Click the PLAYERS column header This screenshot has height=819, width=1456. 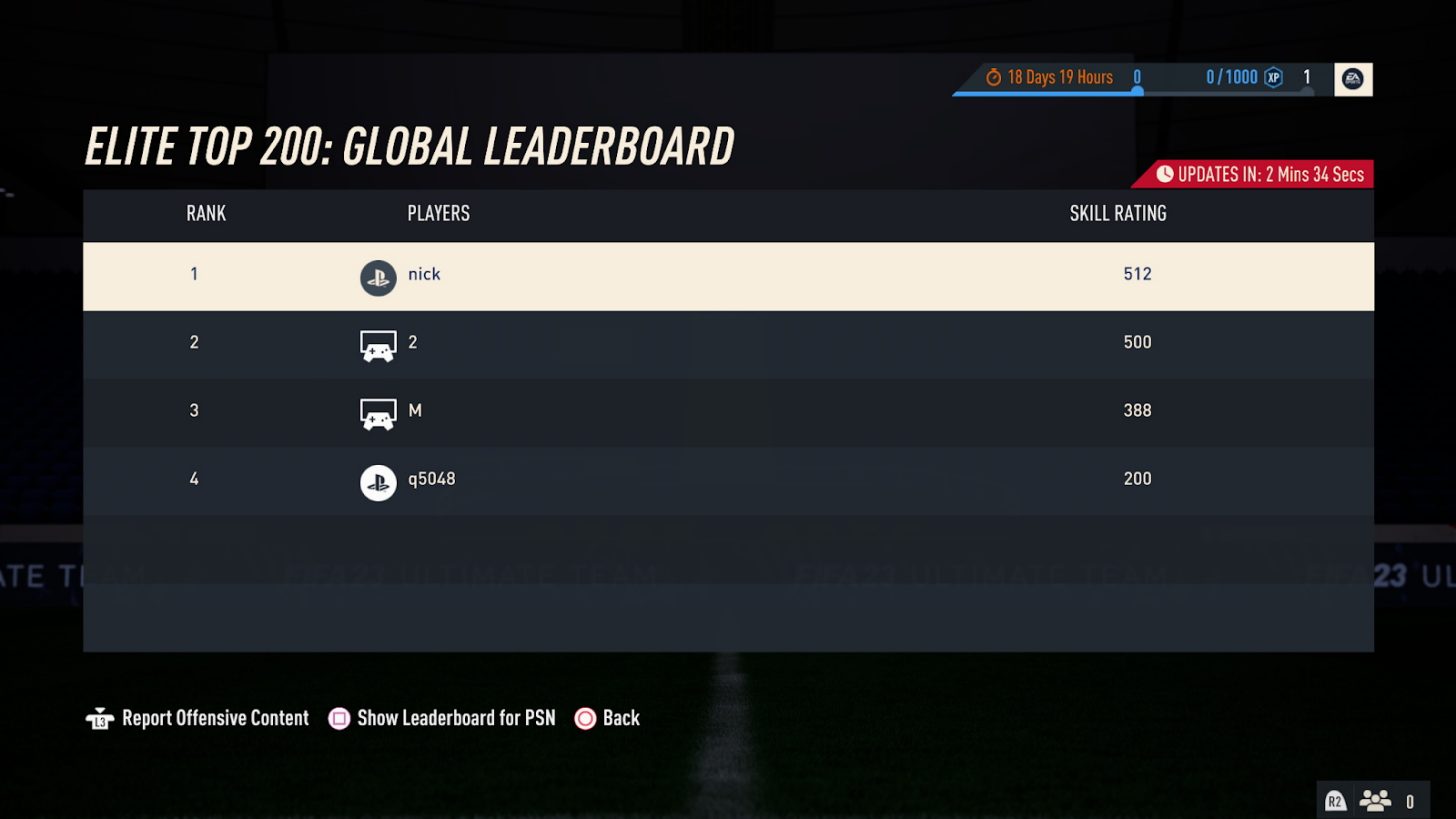(x=437, y=214)
